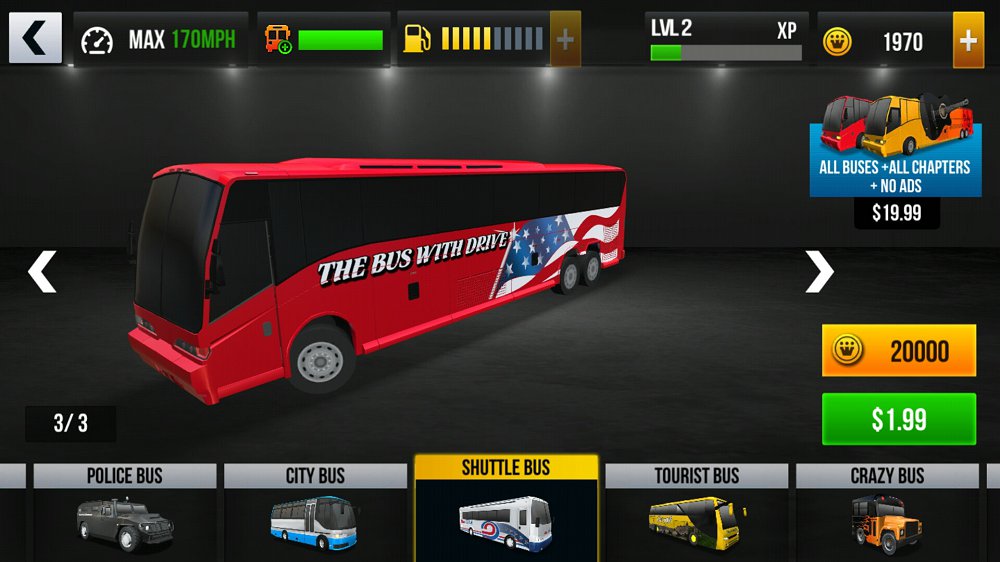
Task: Buy the bus for $1.99
Action: click(x=898, y=419)
